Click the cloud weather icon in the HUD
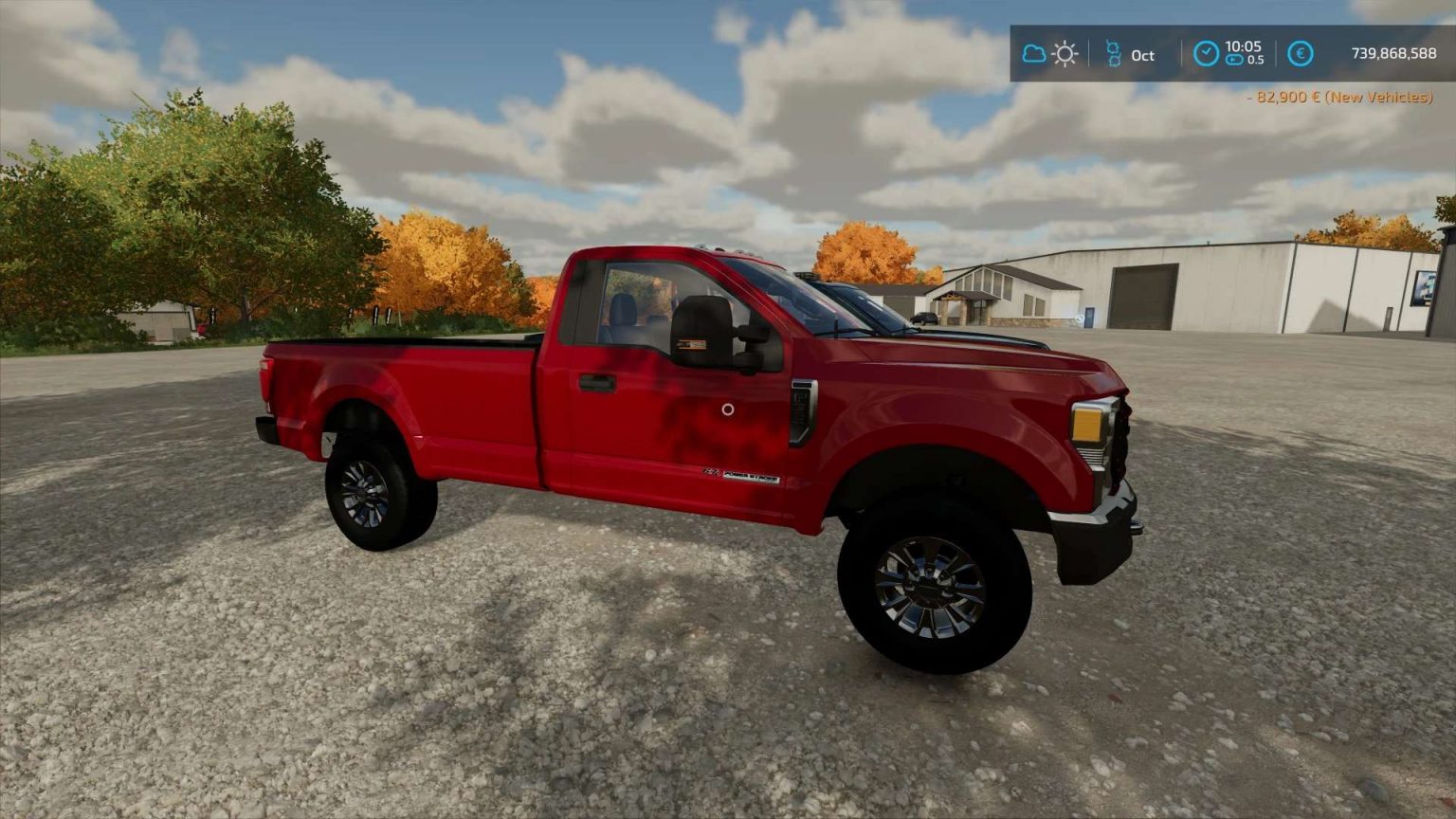Screen dimensions: 1456x819 click(1033, 54)
